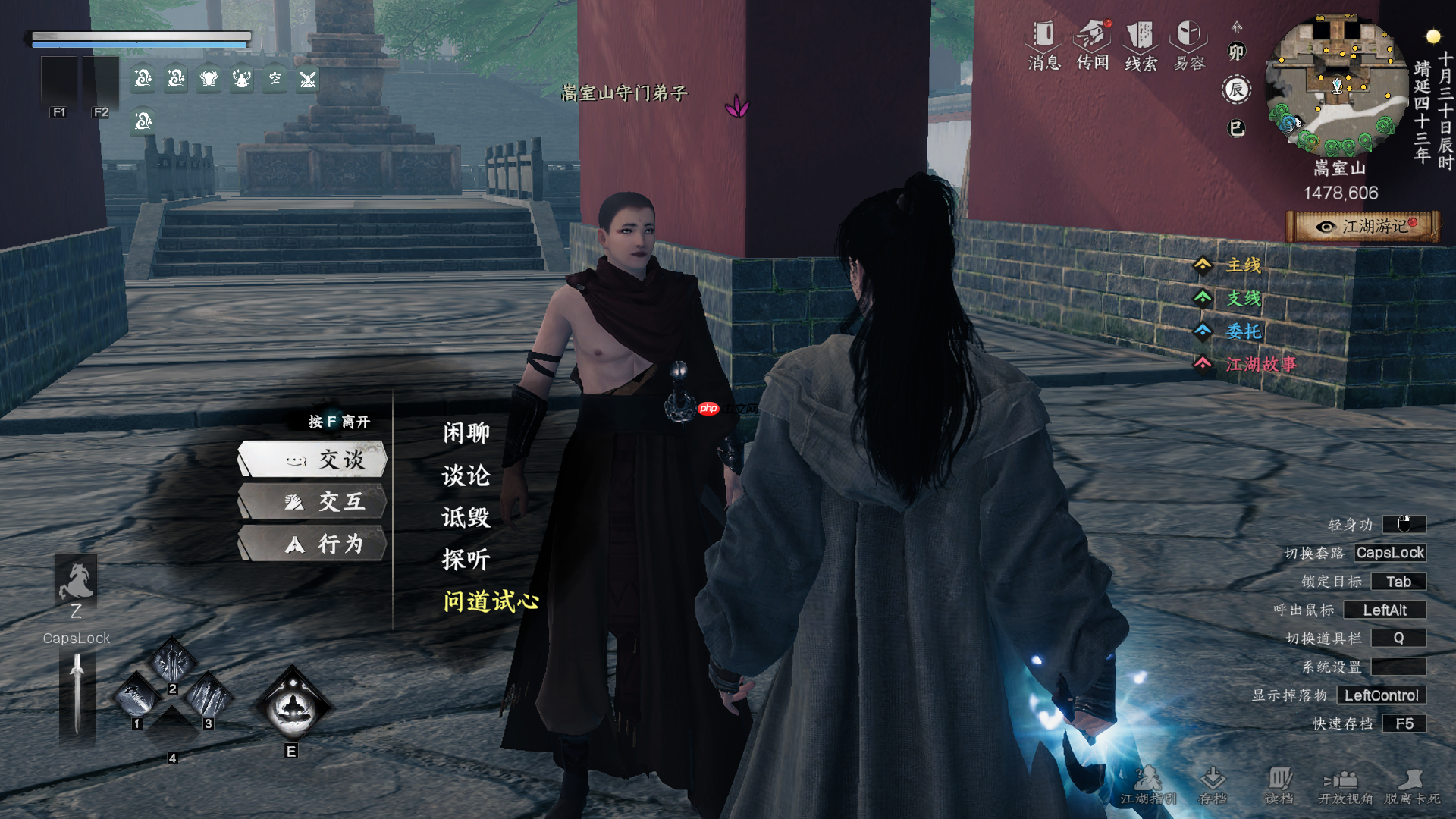Select the 谈论 discuss dialogue option

pos(466,475)
